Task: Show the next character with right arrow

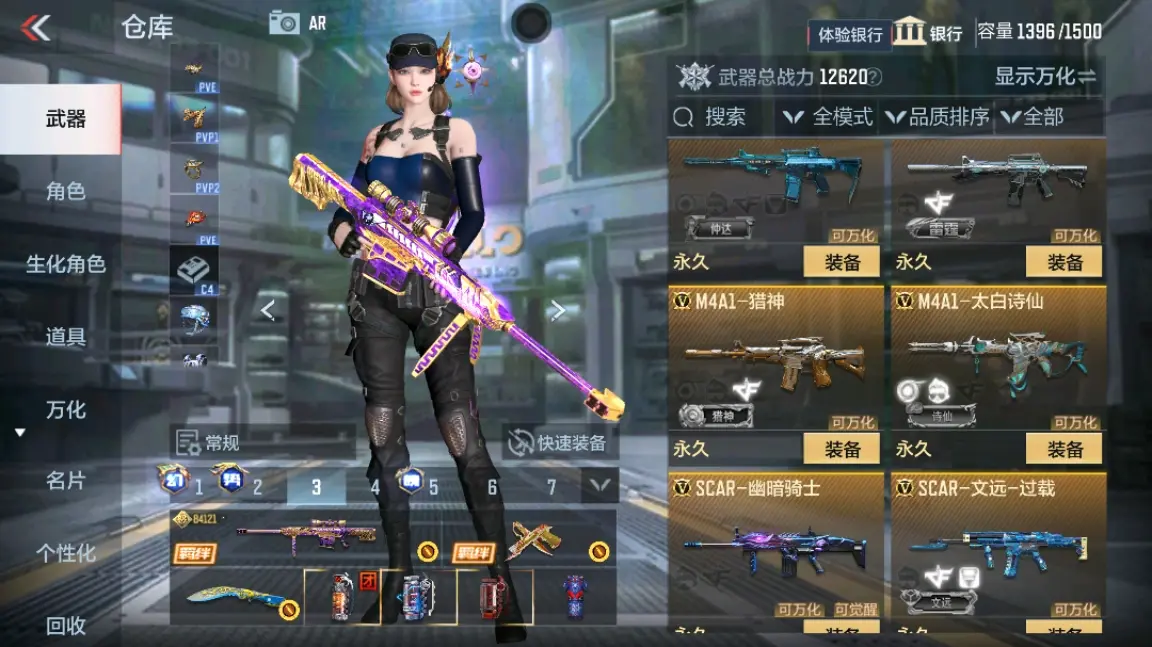Action: pos(558,311)
